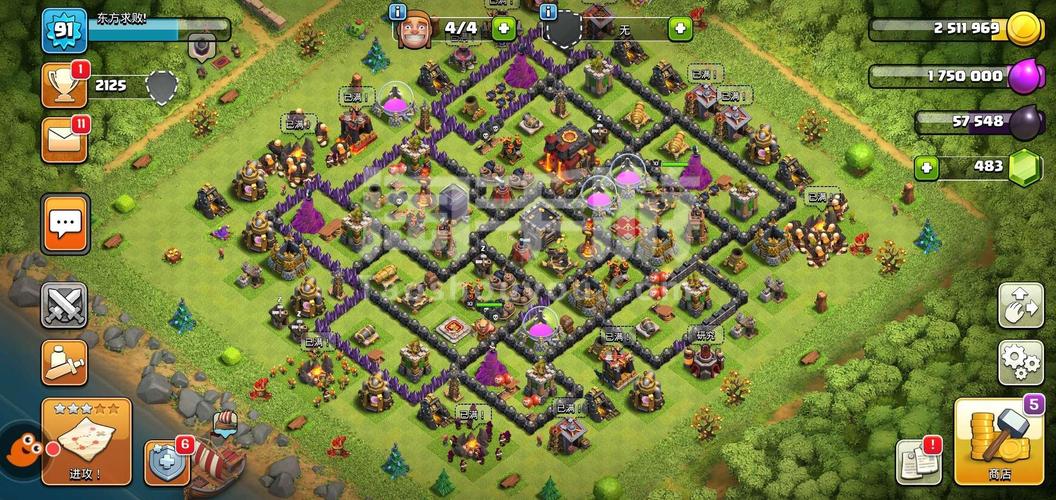Open the mailbox with 11 messages
The height and width of the screenshot is (500, 1056).
[63, 140]
